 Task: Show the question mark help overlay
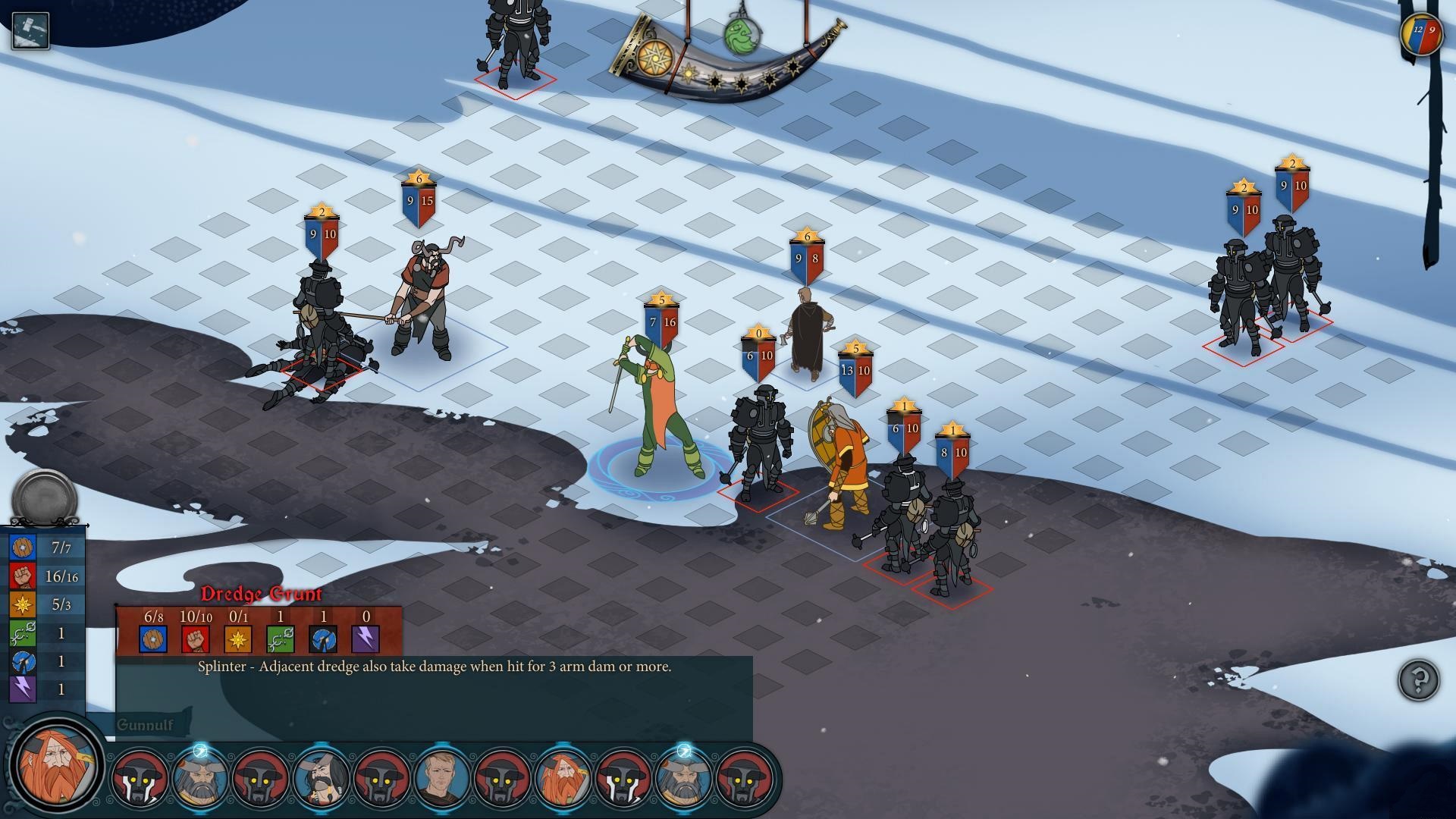coord(1418,680)
